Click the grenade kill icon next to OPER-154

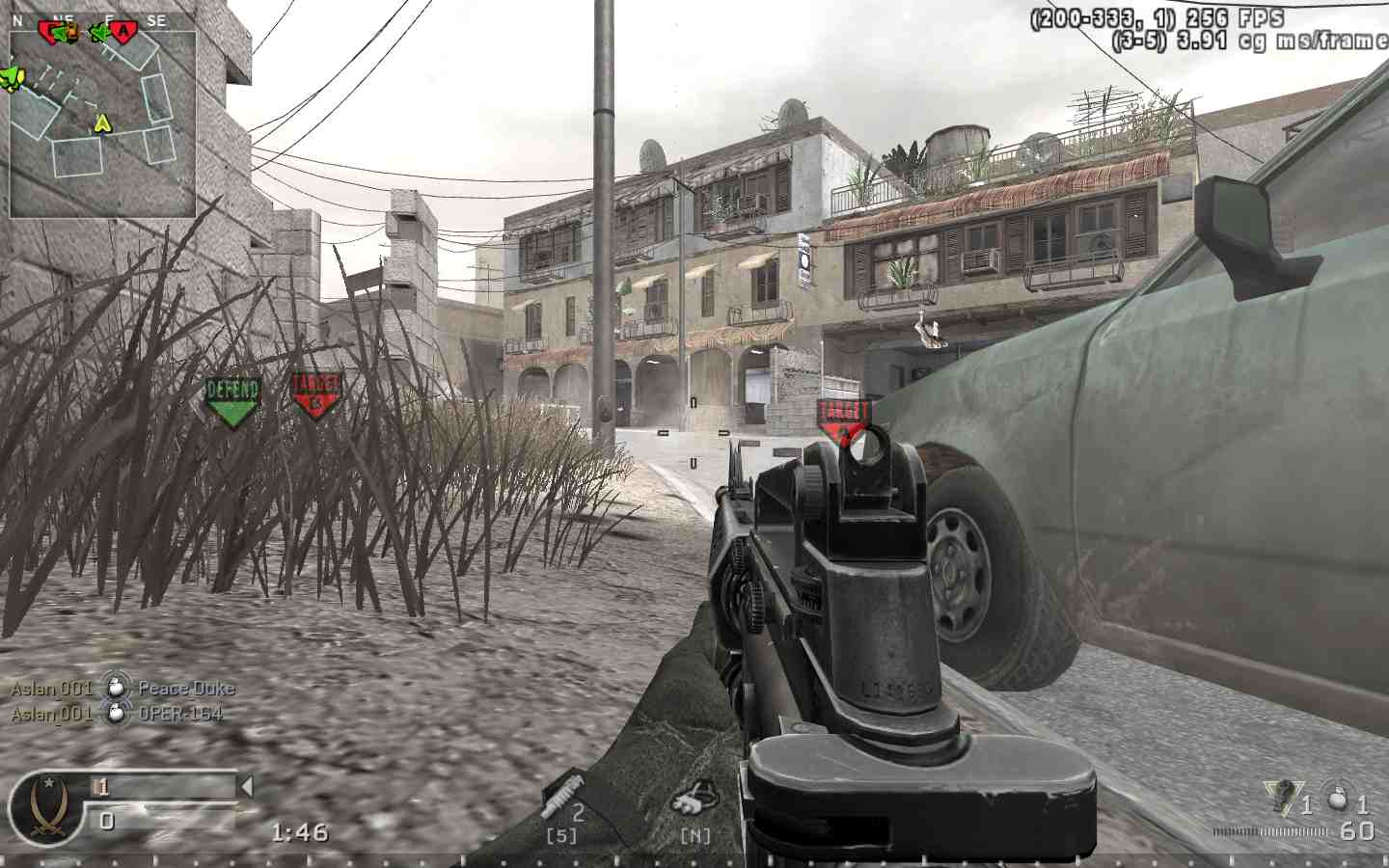tap(115, 715)
